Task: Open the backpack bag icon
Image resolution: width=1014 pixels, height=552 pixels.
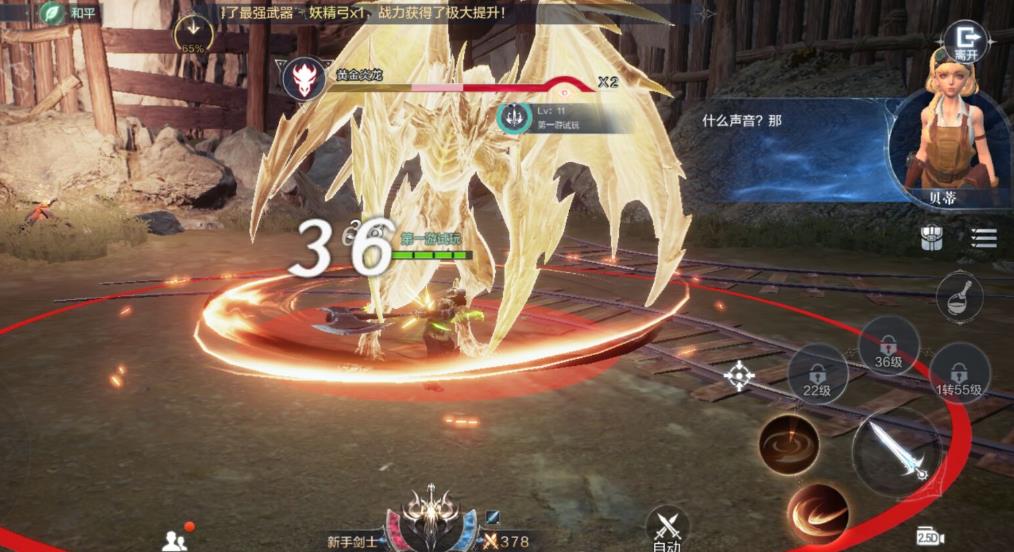Action: click(932, 238)
